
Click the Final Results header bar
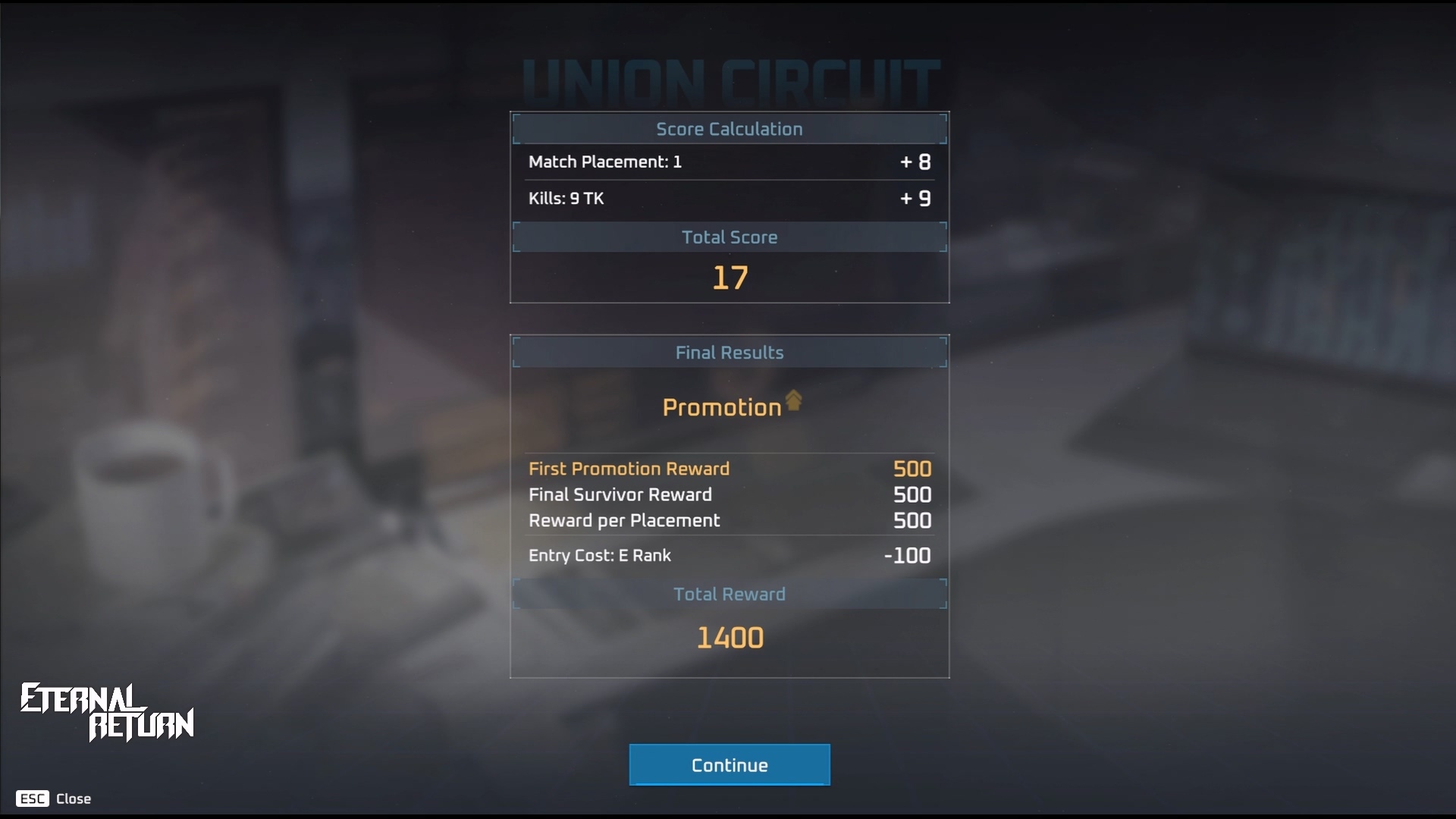click(728, 352)
